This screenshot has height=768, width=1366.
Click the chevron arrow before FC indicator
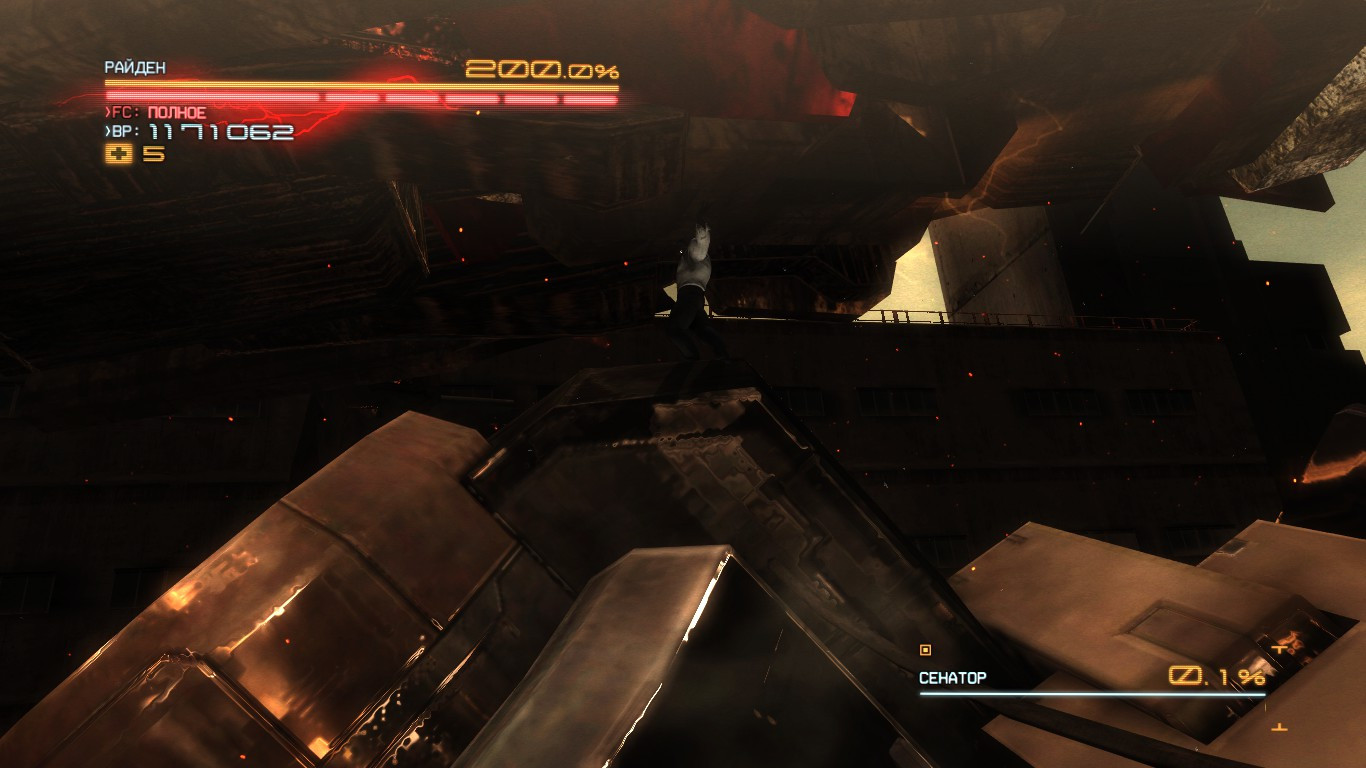(x=106, y=111)
